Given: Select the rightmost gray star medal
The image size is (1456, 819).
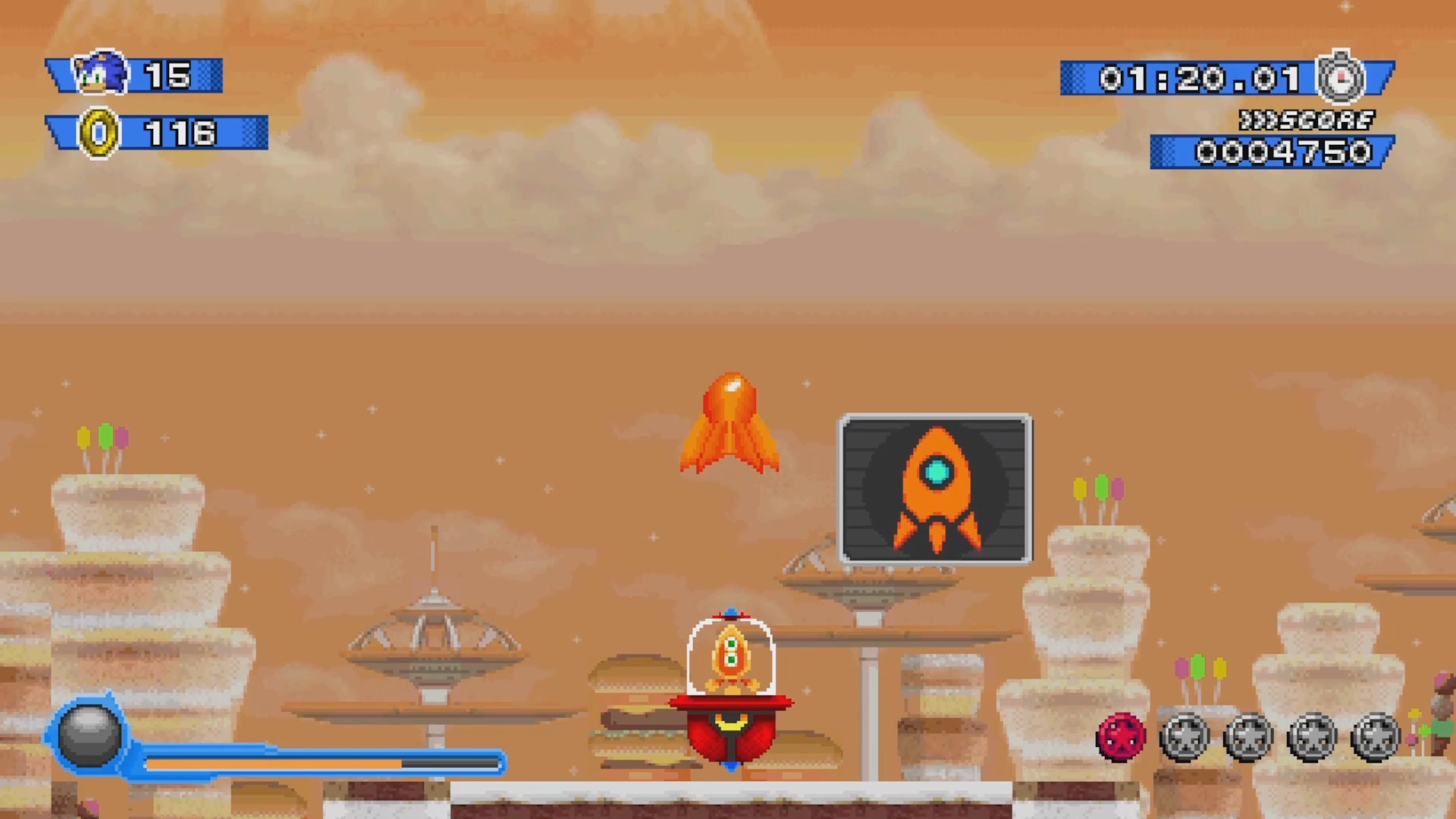Looking at the screenshot, I should (x=1377, y=736).
